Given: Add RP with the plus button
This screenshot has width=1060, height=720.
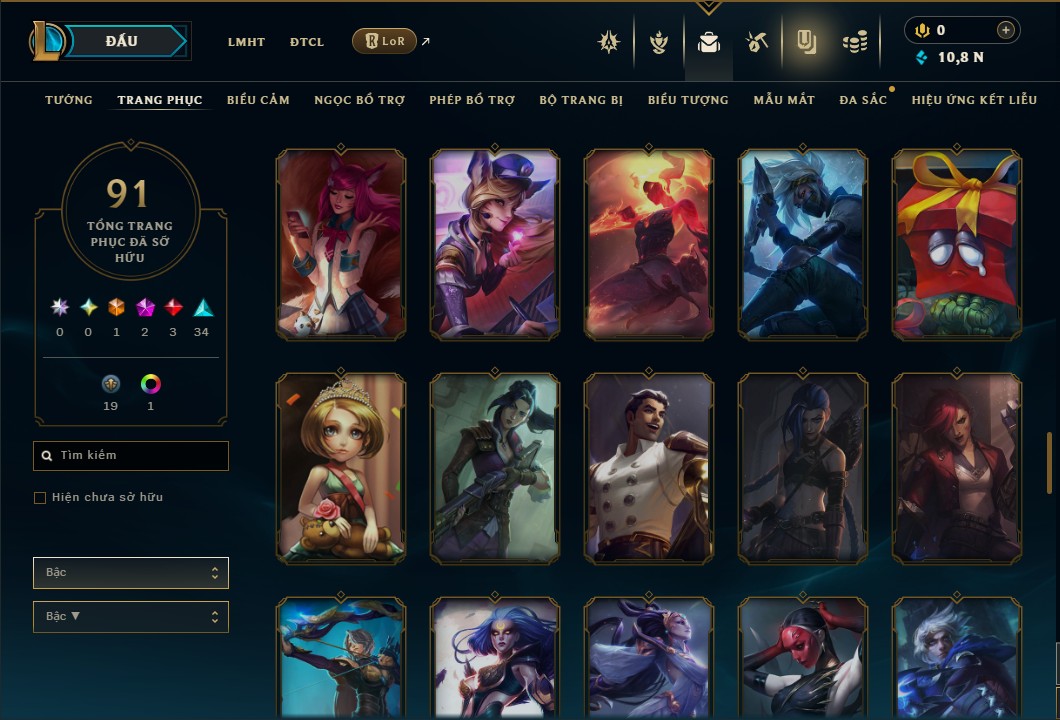Looking at the screenshot, I should (x=1005, y=31).
